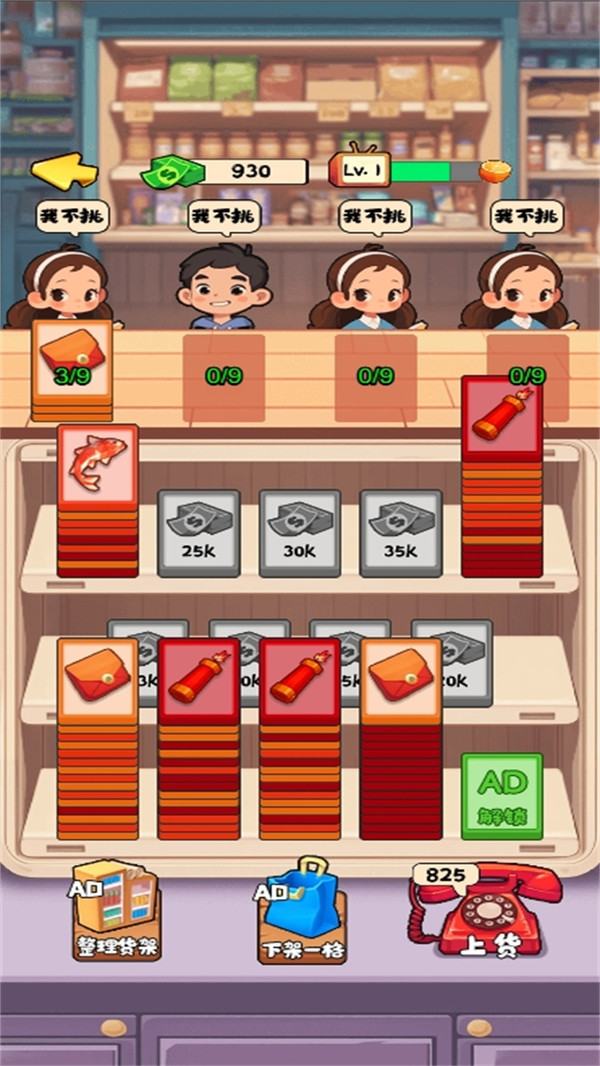Buy the 25k locked shelf slot
The height and width of the screenshot is (1066, 600).
coord(199,532)
